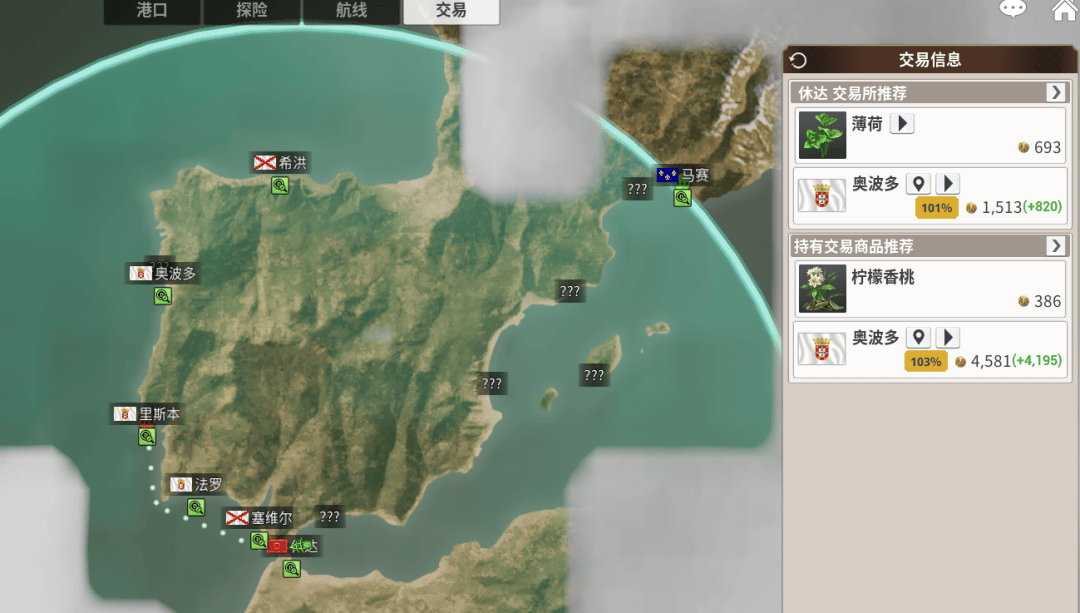This screenshot has height=613, width=1080.
Task: Select the 奥波多 port marker on the map
Action: pos(163,295)
